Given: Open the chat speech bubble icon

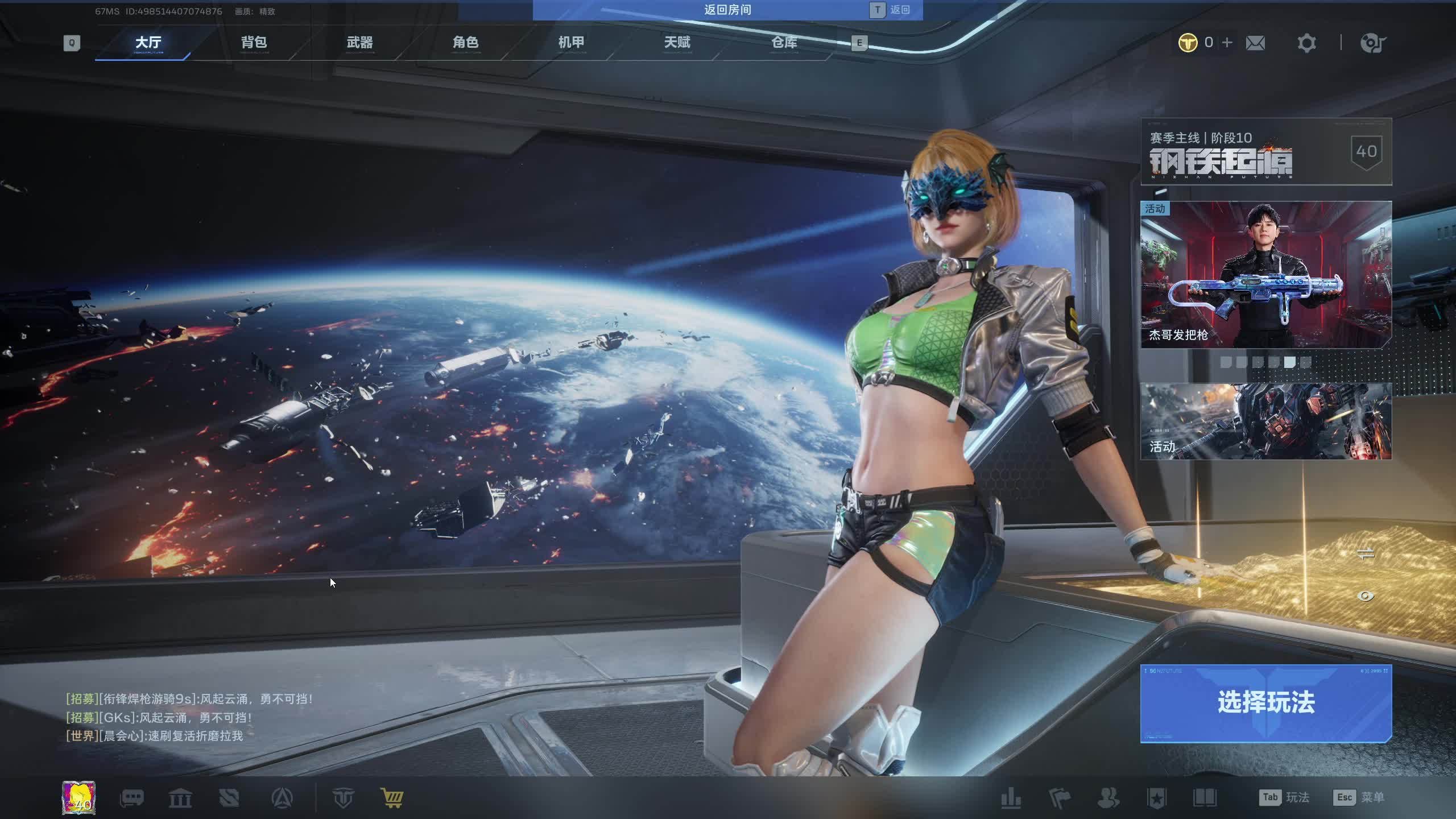Looking at the screenshot, I should (131, 798).
